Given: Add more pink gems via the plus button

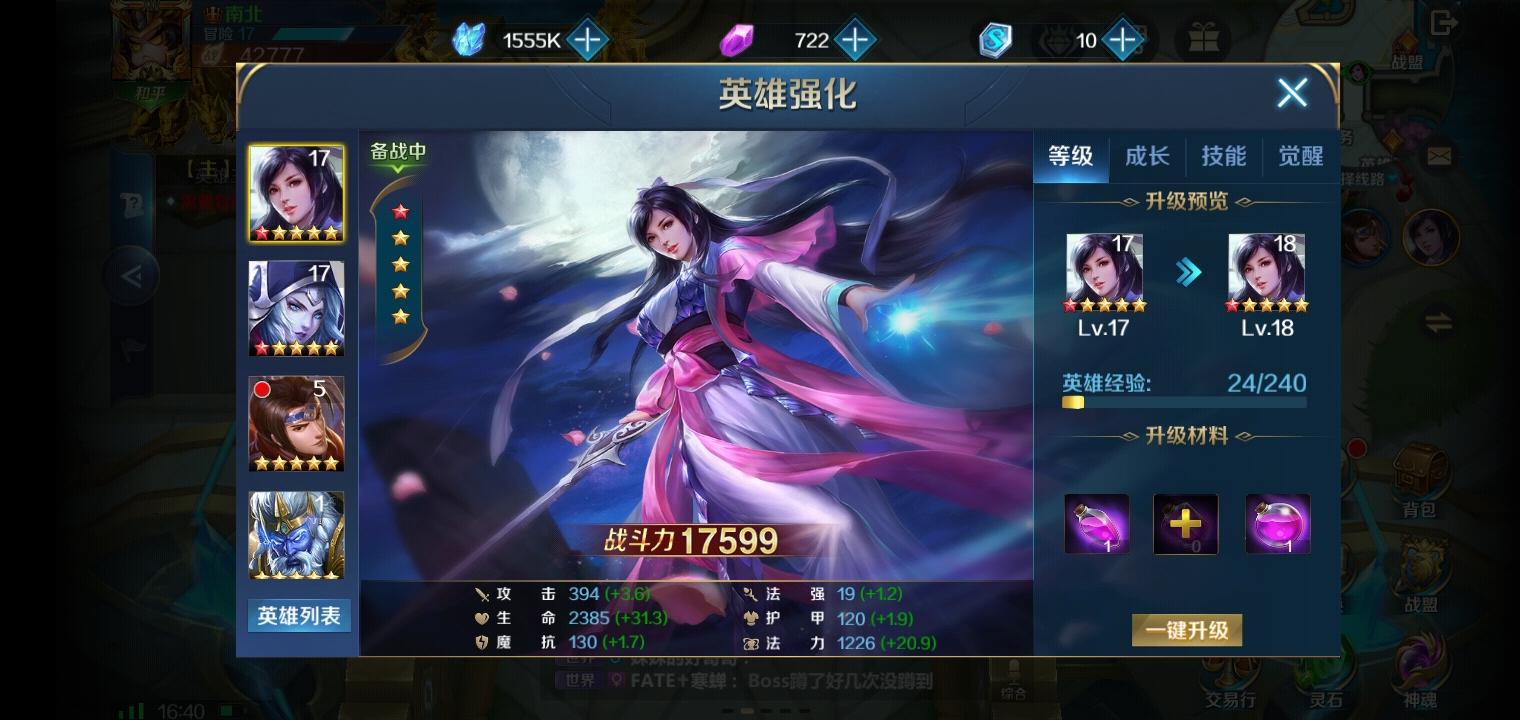Looking at the screenshot, I should [x=857, y=40].
